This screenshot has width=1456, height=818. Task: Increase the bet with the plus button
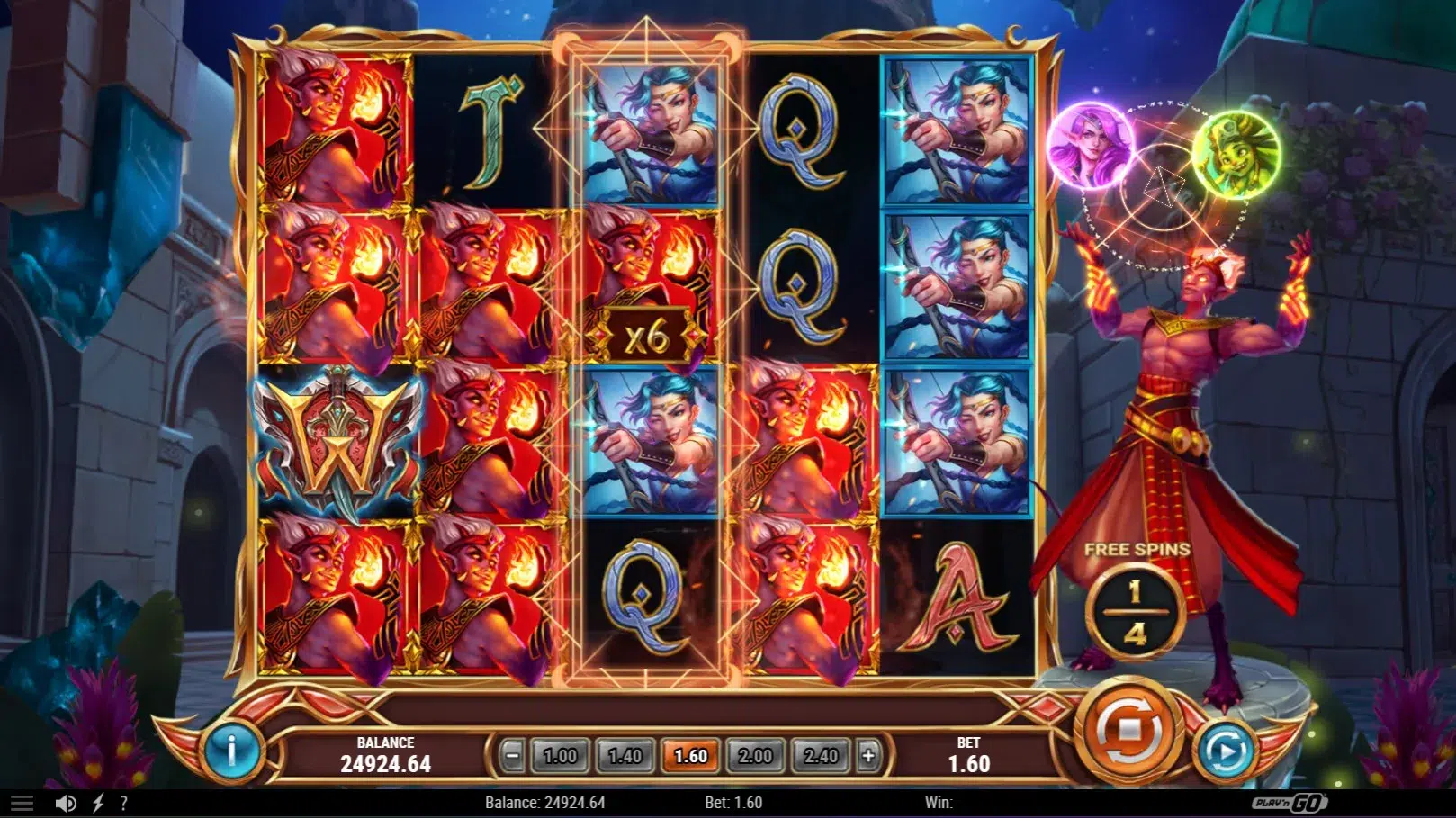click(x=868, y=756)
